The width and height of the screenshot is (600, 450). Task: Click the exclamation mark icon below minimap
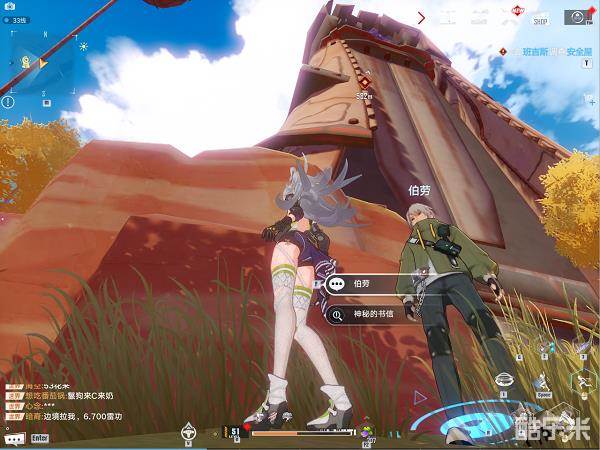pyautogui.click(x=8, y=101)
